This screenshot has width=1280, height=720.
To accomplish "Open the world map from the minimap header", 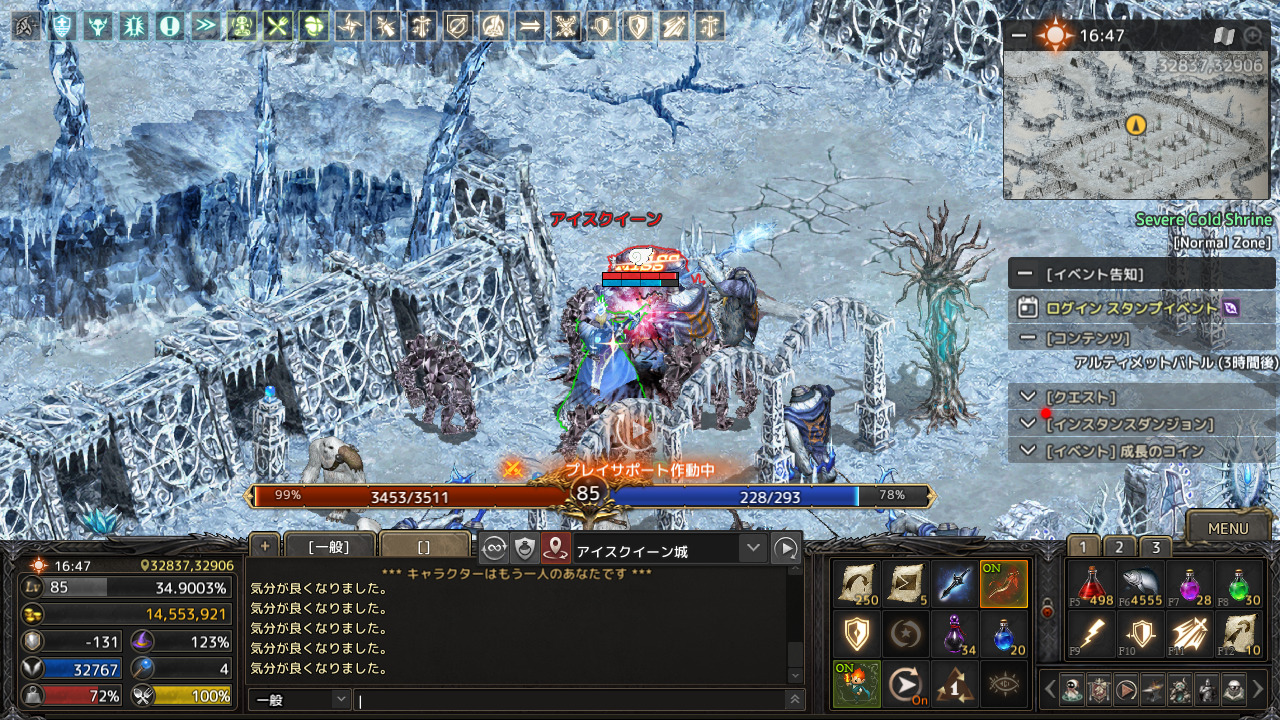I will pos(1224,36).
